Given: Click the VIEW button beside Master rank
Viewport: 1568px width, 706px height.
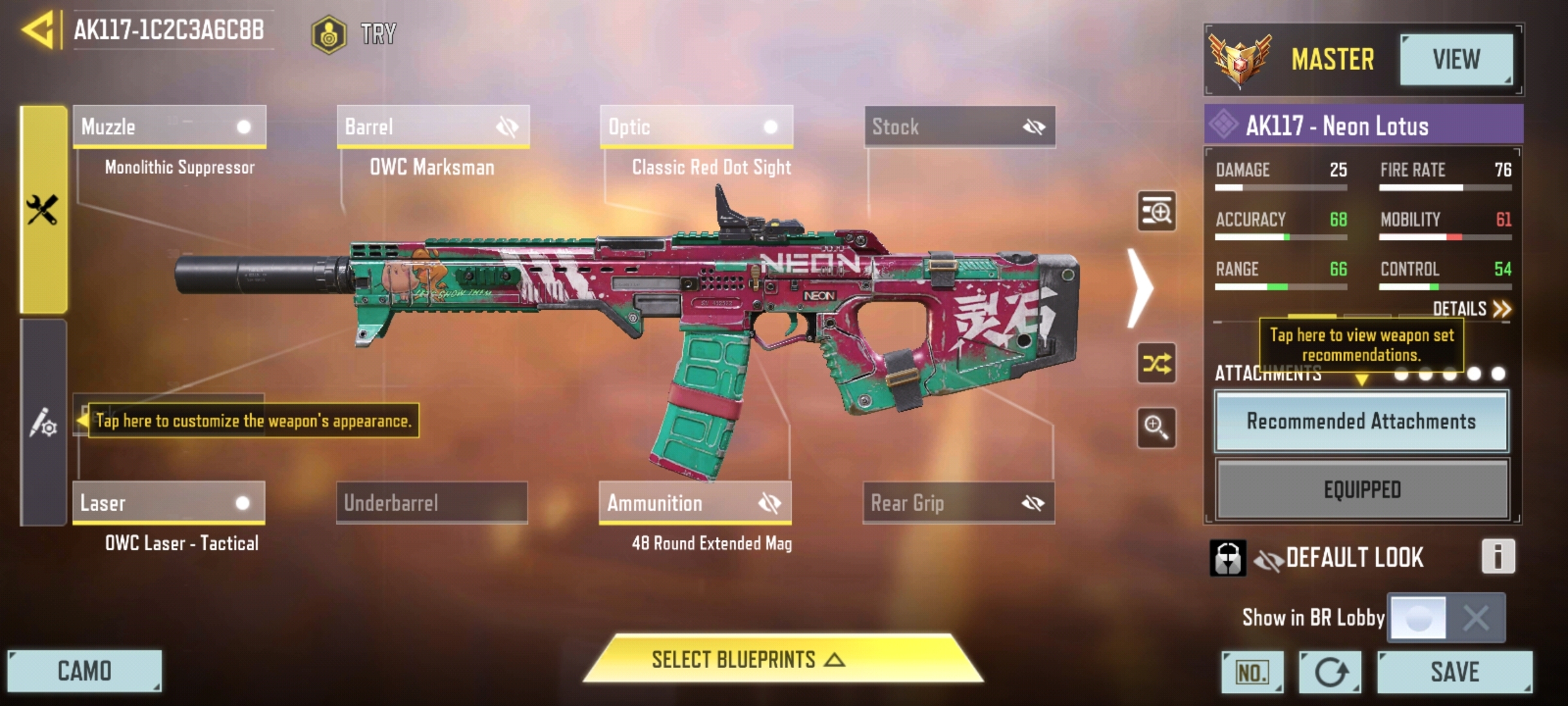Looking at the screenshot, I should pyautogui.click(x=1456, y=59).
